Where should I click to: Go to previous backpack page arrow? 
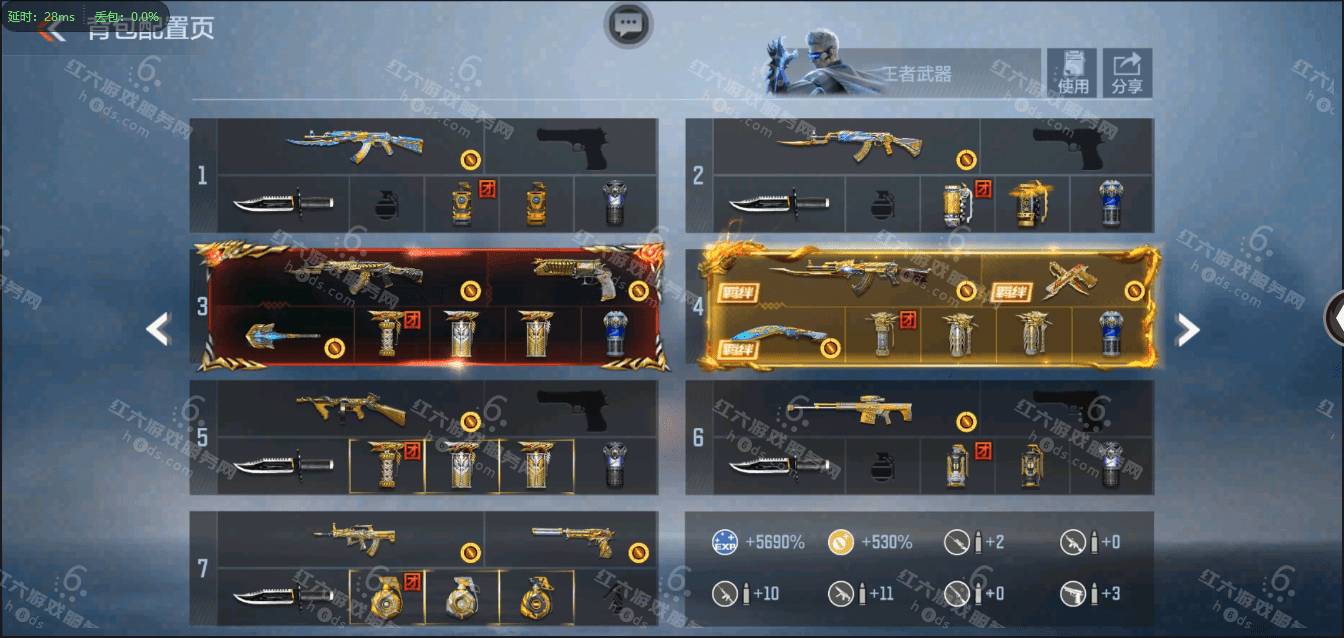click(x=158, y=329)
